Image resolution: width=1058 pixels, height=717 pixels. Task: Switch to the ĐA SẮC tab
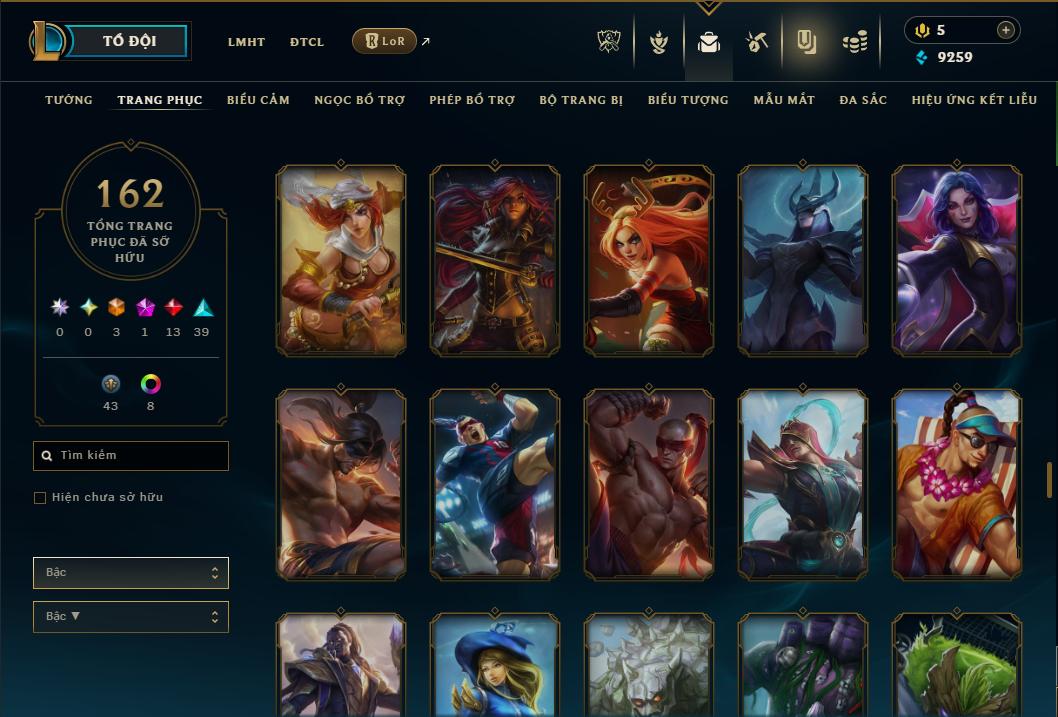tap(863, 100)
